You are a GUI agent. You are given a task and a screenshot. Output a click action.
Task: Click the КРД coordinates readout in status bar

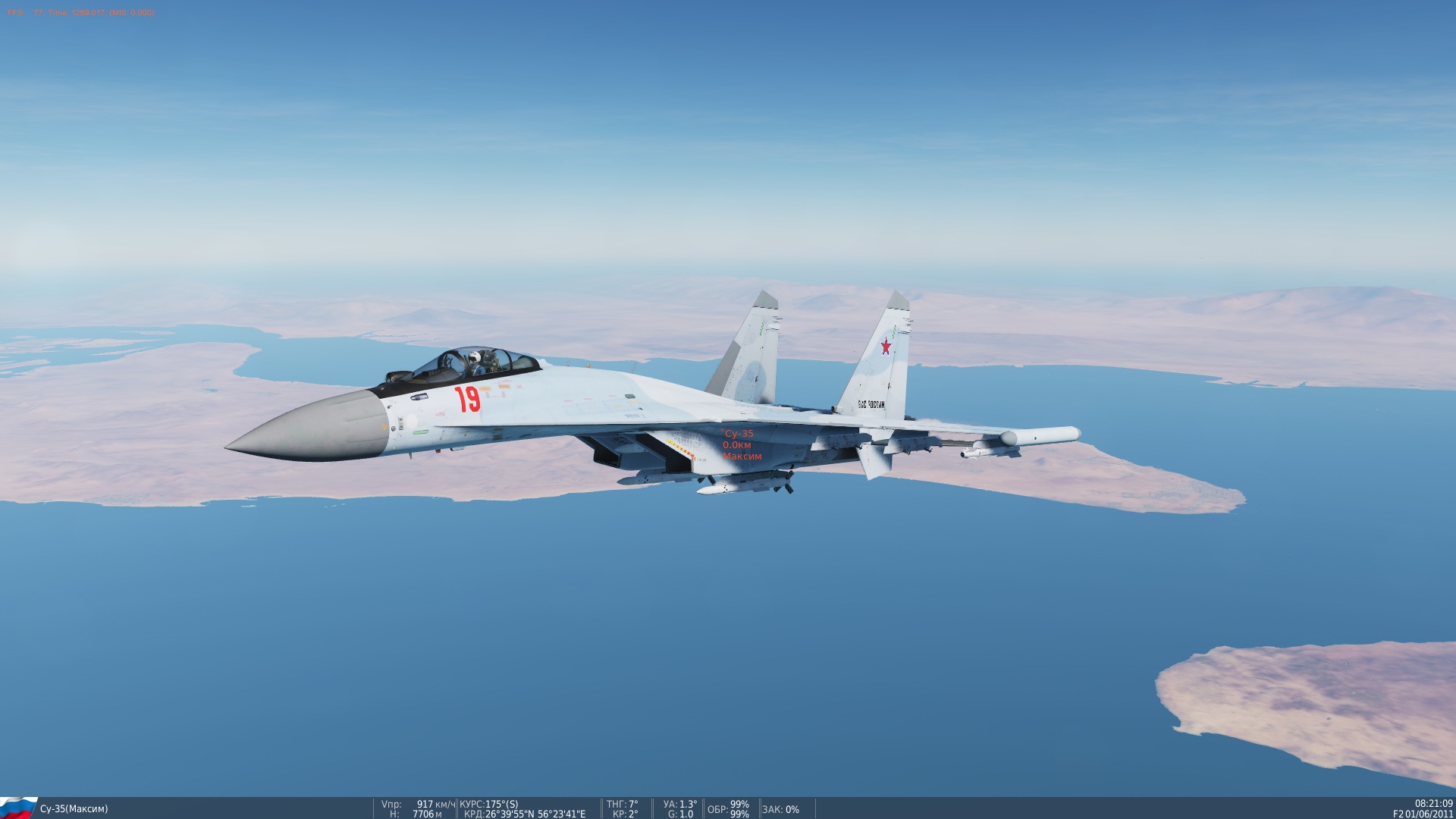click(524, 814)
